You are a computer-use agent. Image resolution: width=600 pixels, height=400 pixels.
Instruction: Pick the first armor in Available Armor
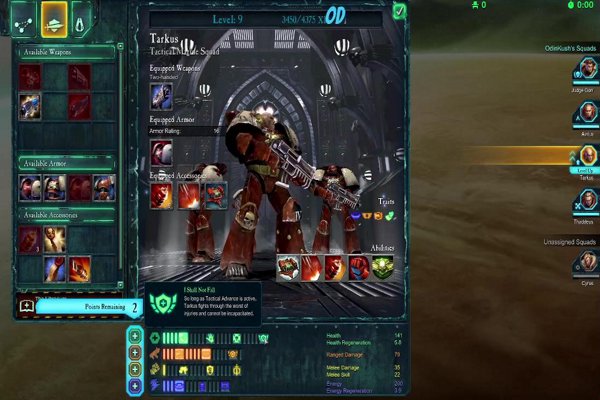coord(30,187)
